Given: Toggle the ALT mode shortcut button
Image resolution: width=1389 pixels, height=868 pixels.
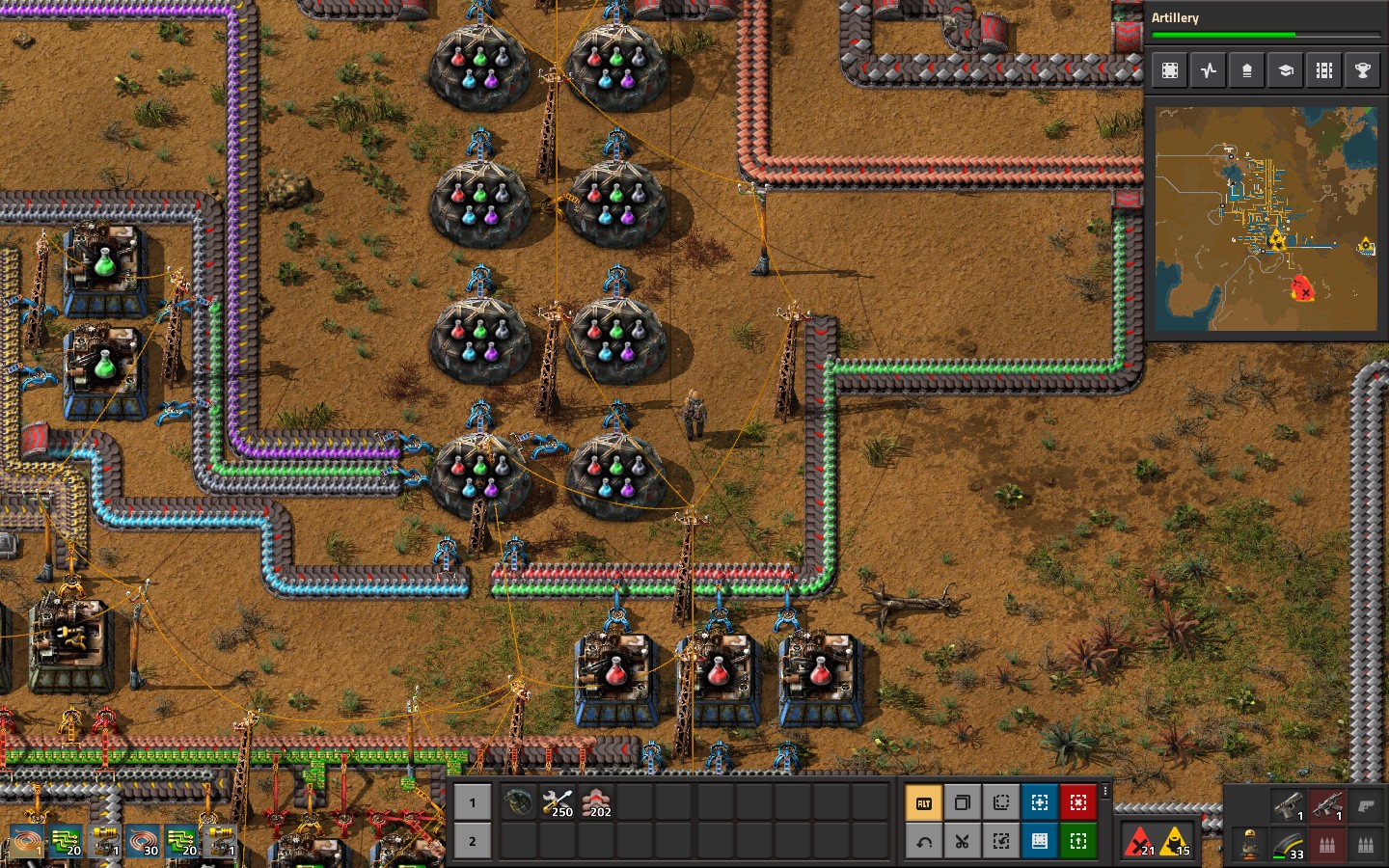Looking at the screenshot, I should 923,802.
